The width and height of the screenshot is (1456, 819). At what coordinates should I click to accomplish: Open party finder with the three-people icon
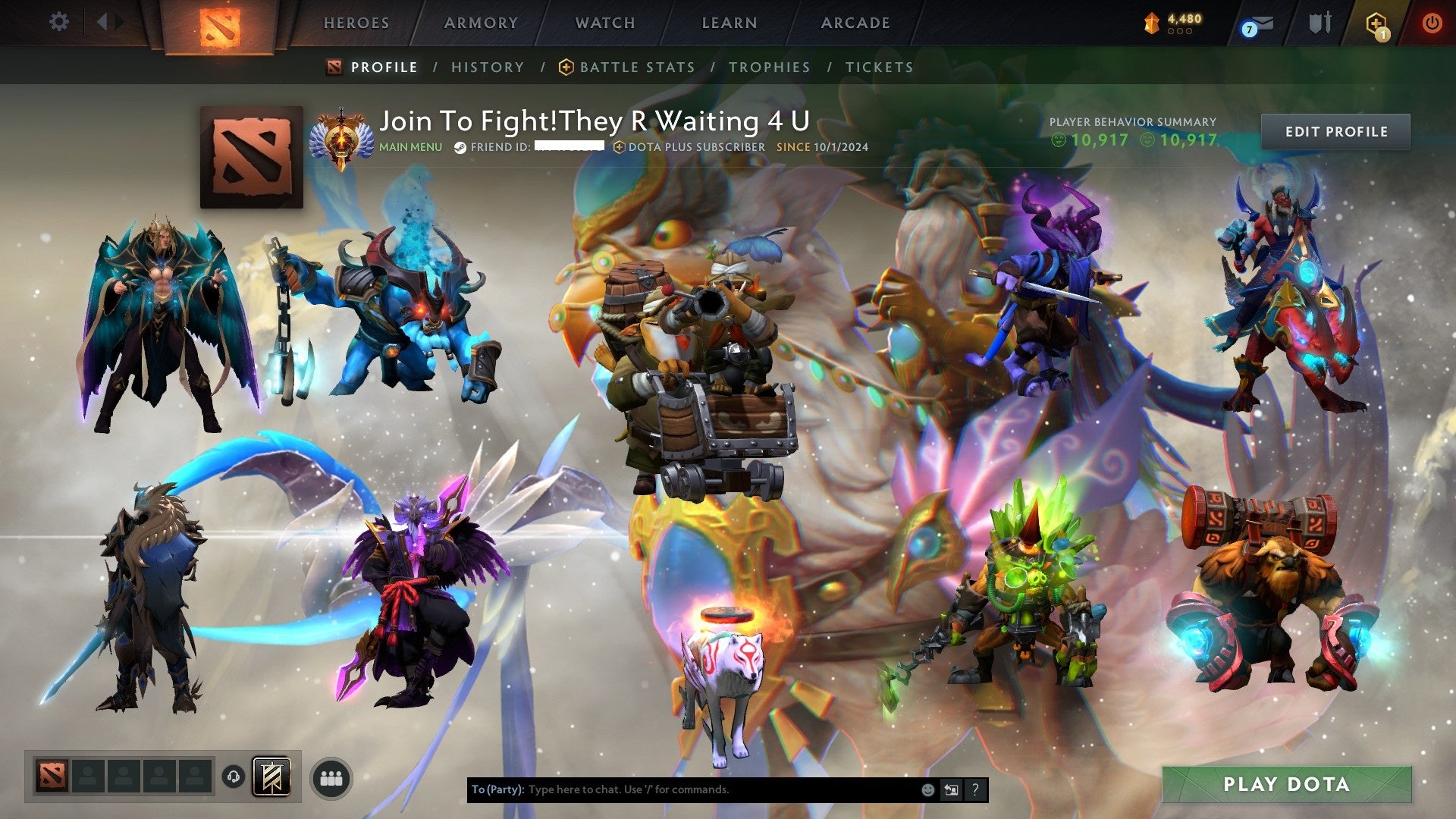tap(331, 777)
